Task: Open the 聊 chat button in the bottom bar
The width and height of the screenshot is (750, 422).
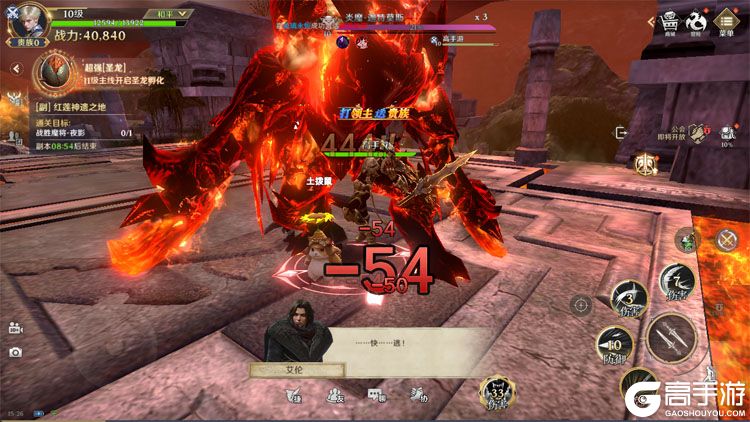Action: pyautogui.click(x=375, y=395)
